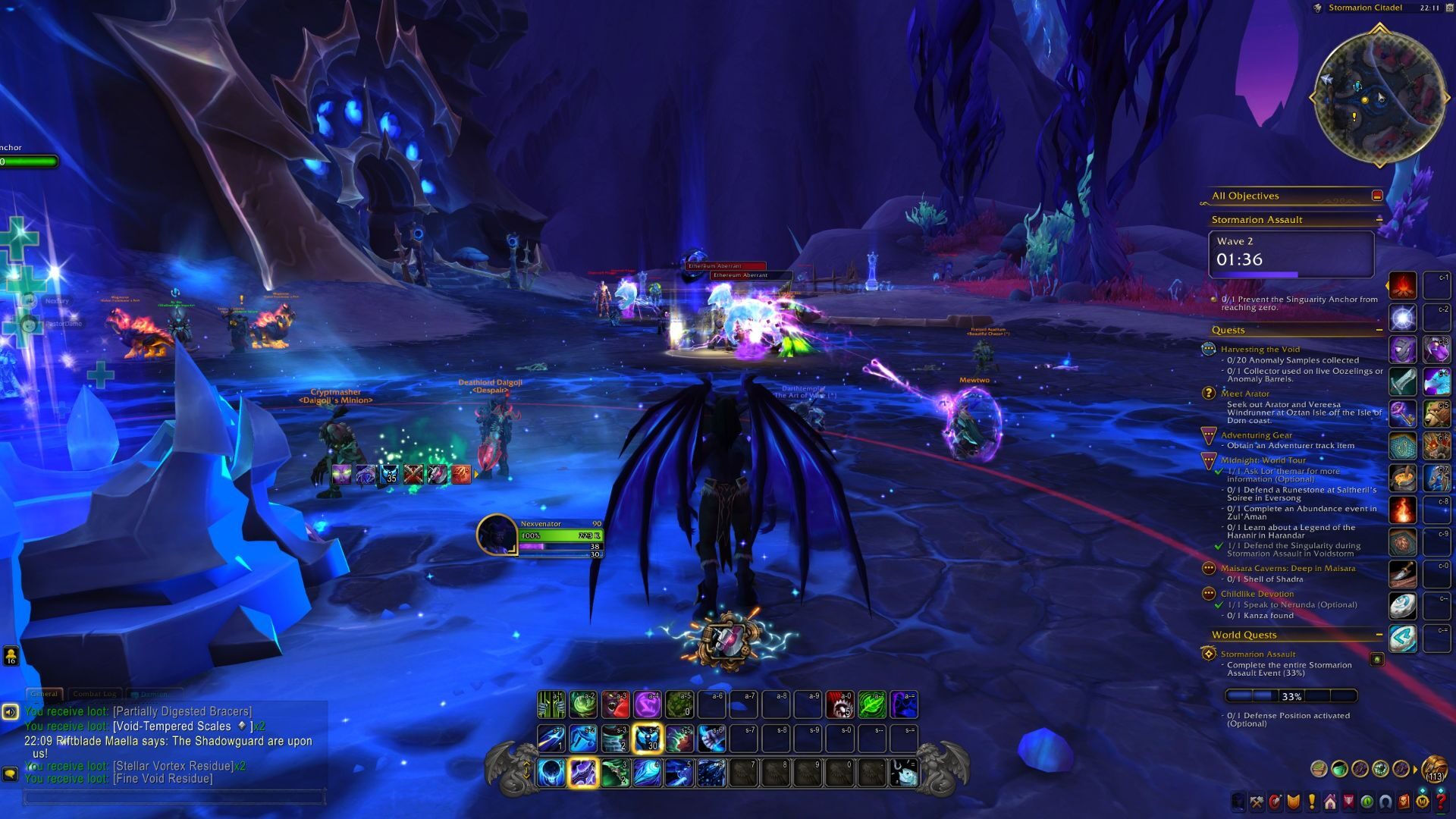The image size is (1456, 819).
Task: Open the Professions crossed-hammers icon
Action: [x=1257, y=799]
